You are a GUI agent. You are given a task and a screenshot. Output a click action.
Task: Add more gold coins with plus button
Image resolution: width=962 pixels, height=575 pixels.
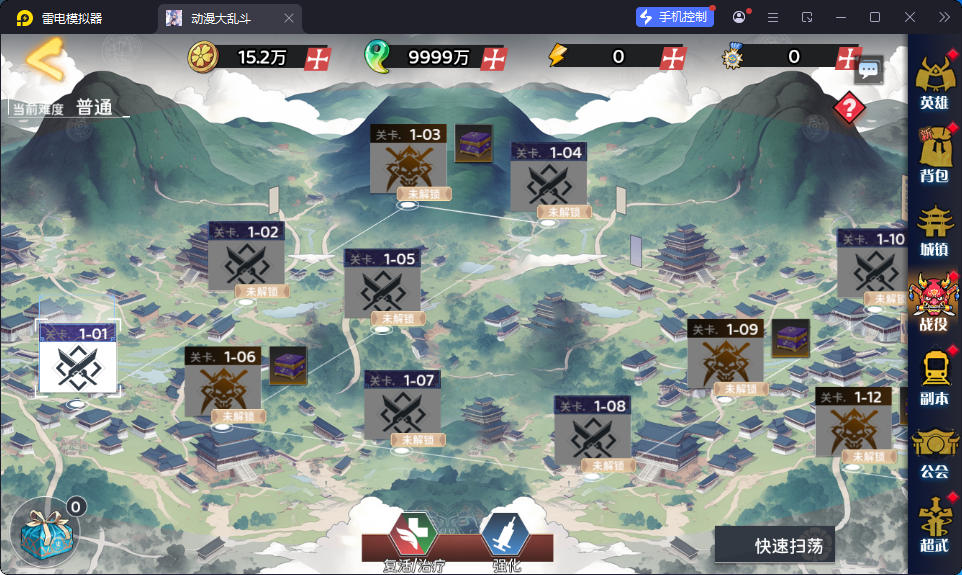click(x=318, y=57)
